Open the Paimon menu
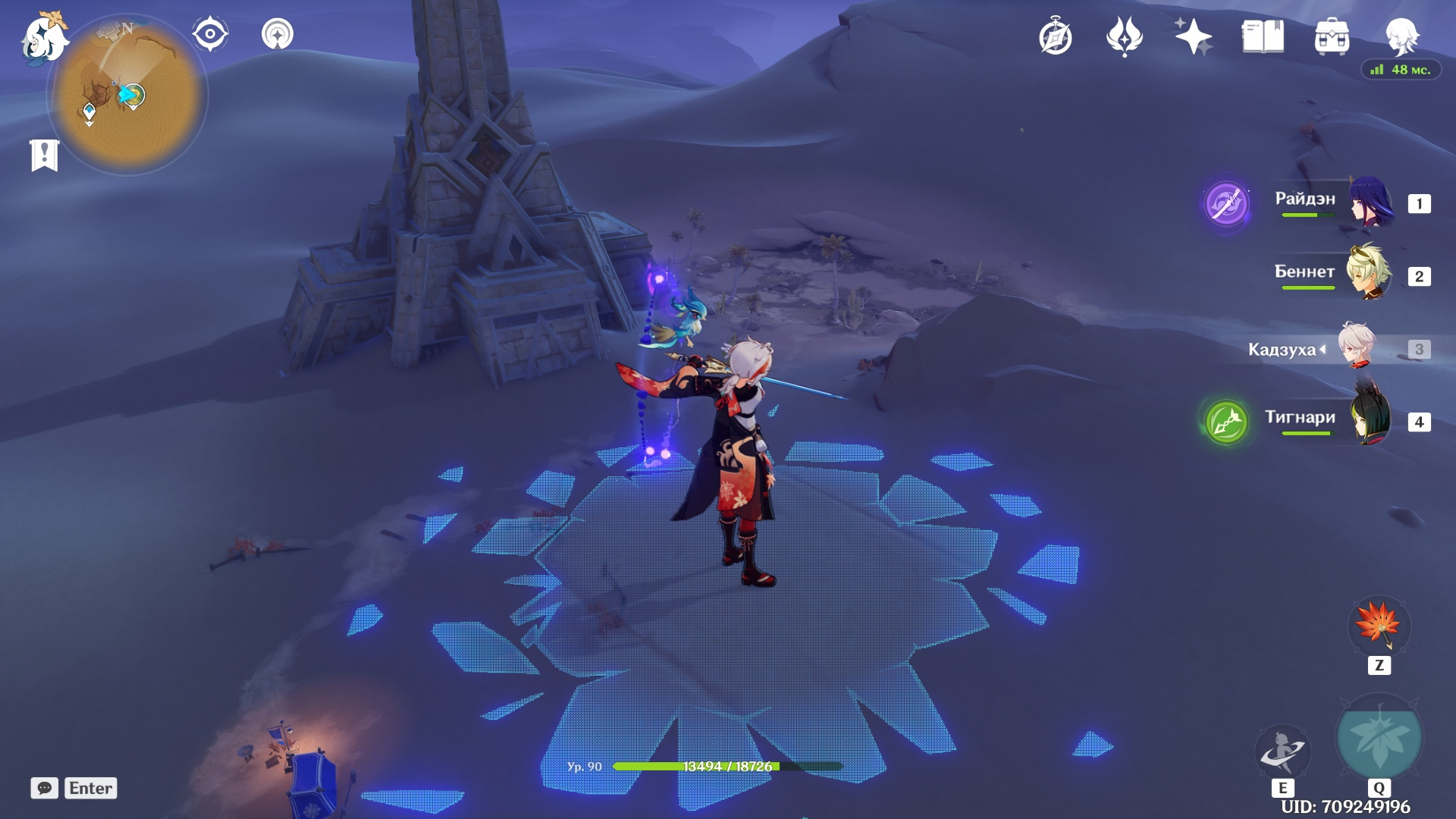Viewport: 1456px width, 819px height. pos(44,38)
